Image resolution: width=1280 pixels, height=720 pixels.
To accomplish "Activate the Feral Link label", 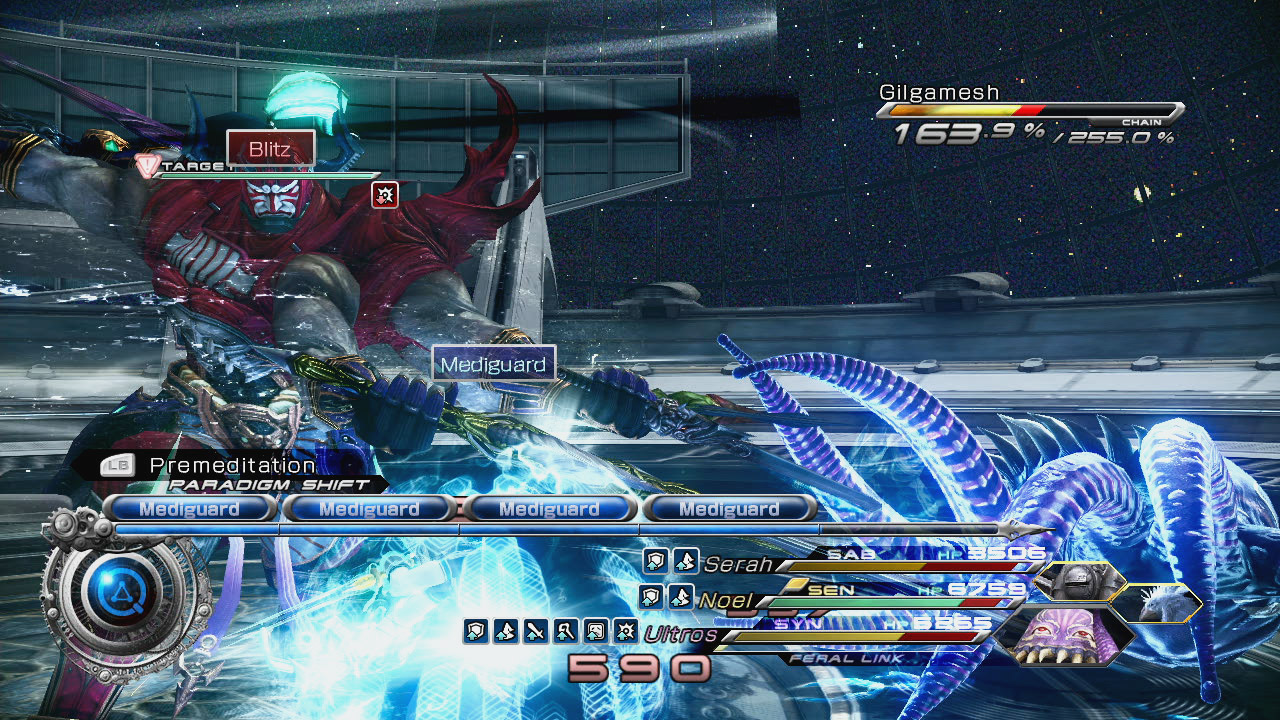I will tap(848, 658).
